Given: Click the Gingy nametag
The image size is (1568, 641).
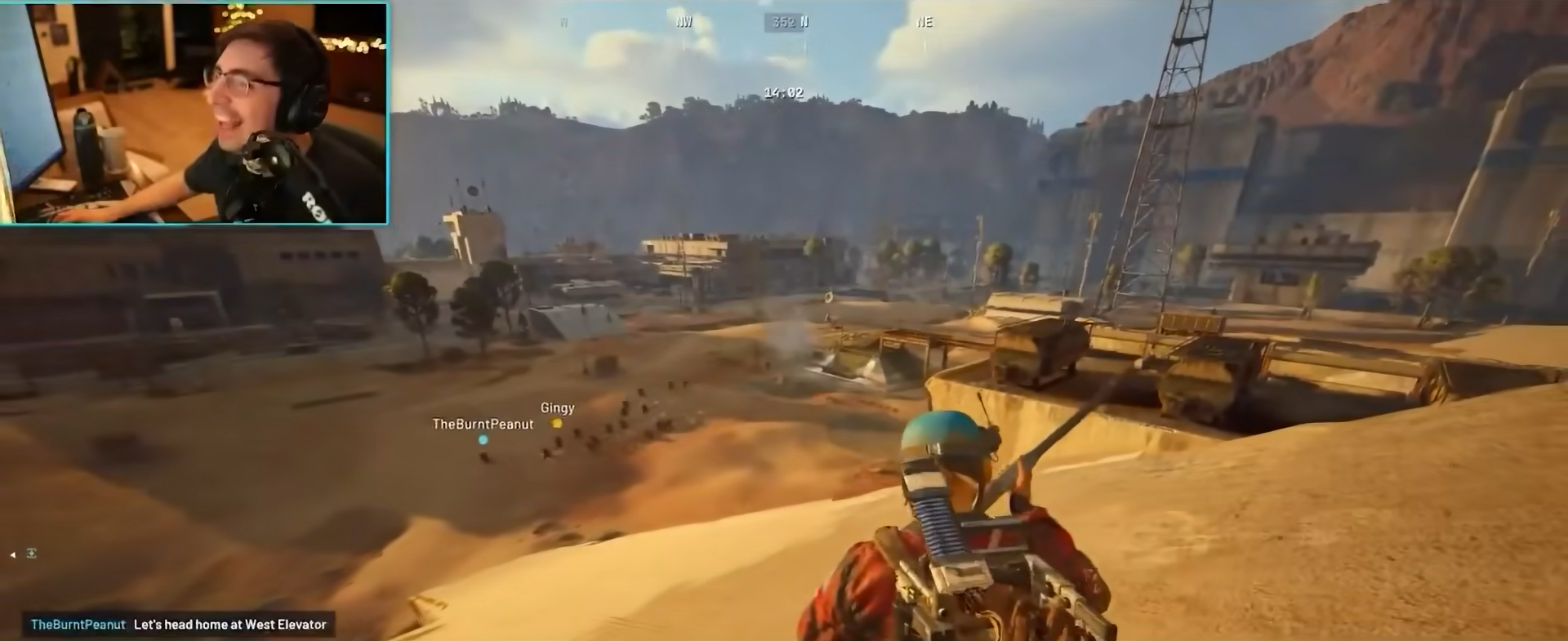Looking at the screenshot, I should [557, 407].
